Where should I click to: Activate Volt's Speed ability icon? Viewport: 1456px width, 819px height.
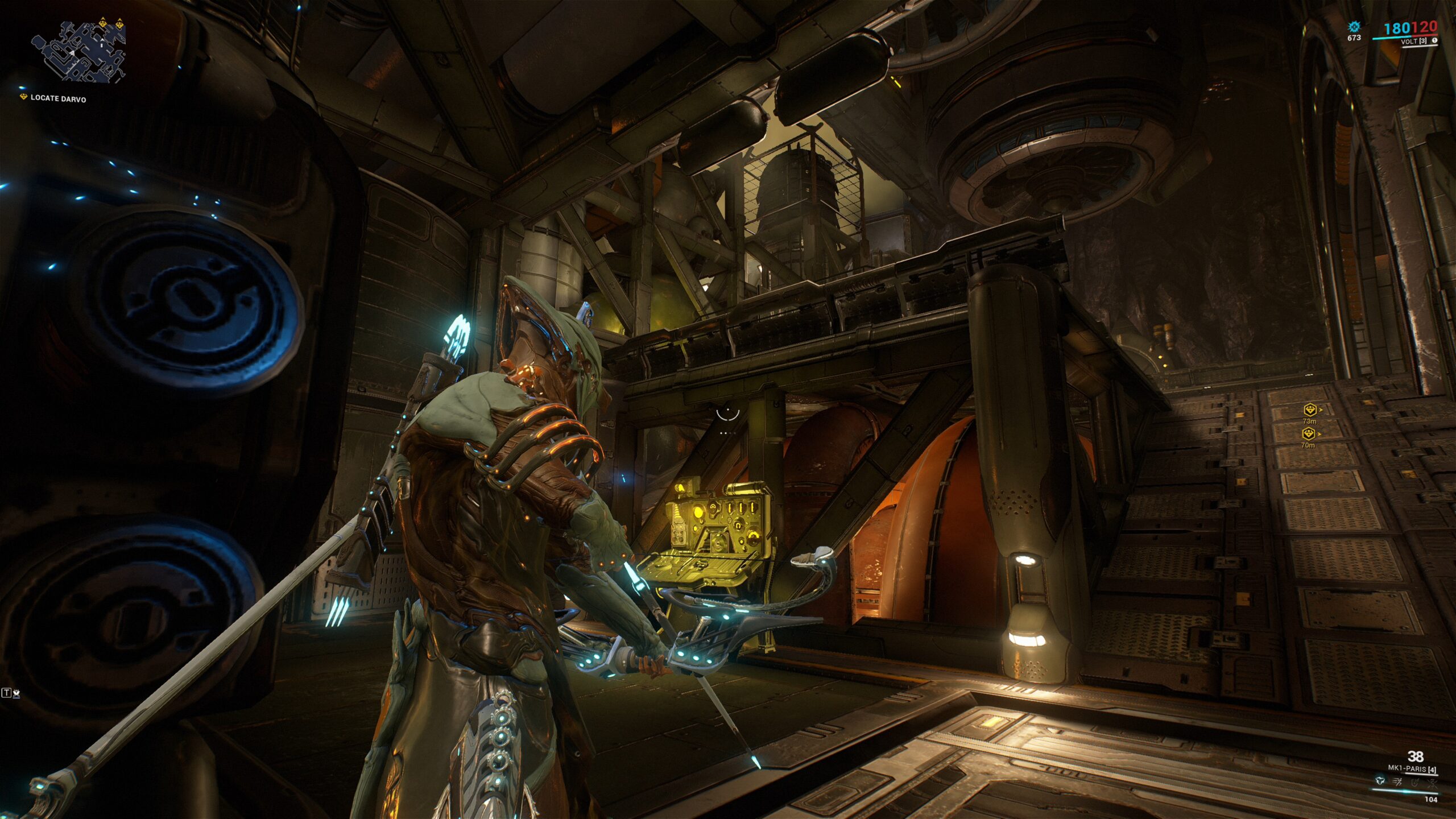click(1397, 781)
